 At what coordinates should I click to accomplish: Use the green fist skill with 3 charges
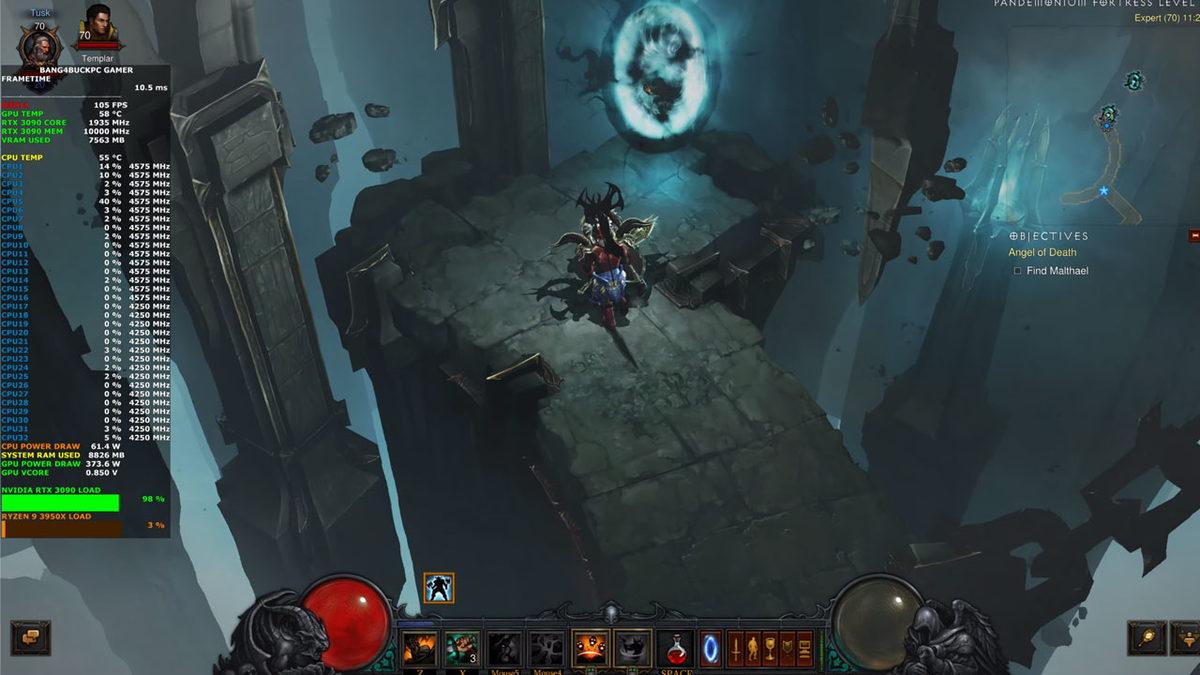[461, 649]
